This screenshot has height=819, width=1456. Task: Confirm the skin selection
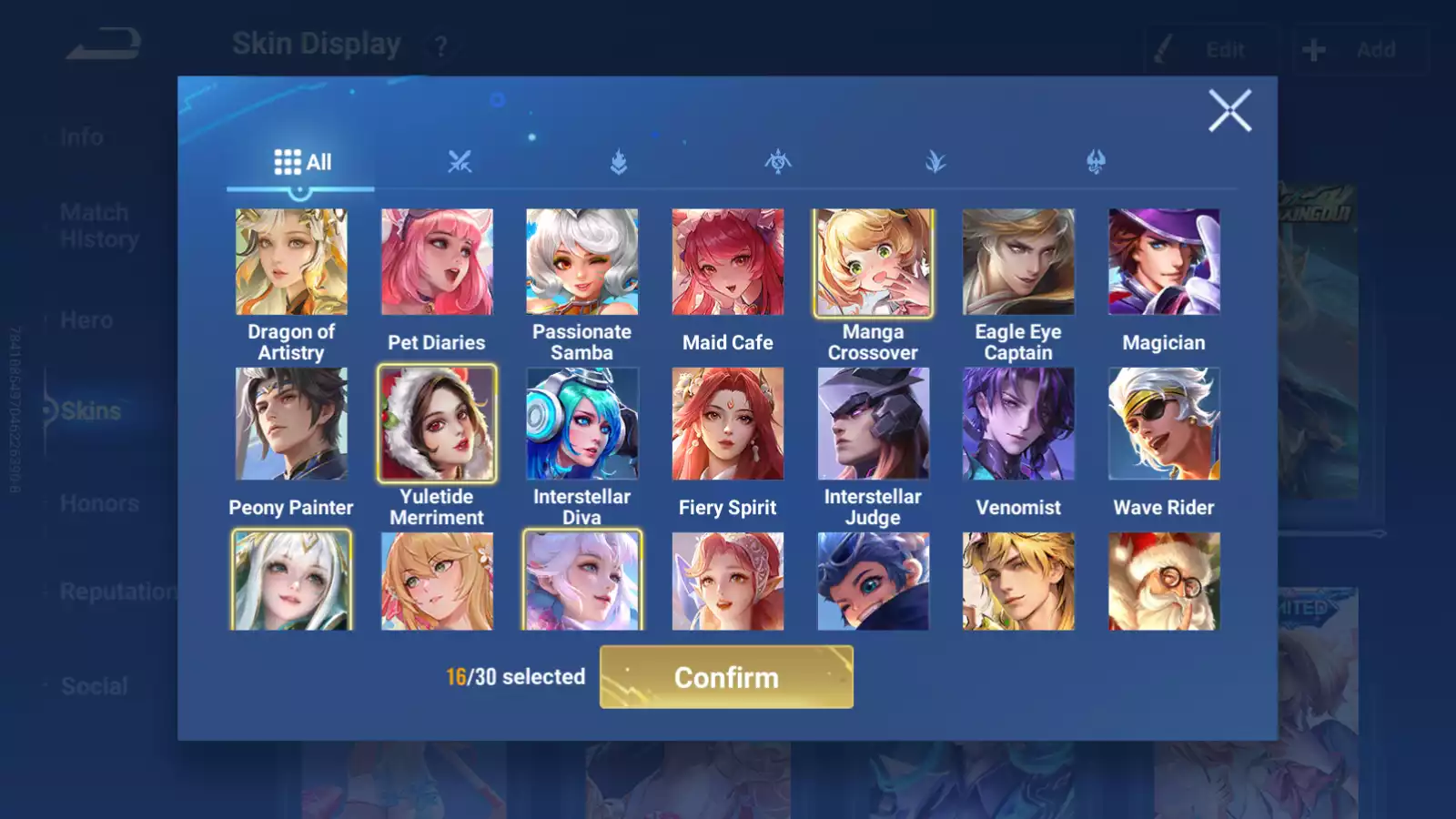(726, 677)
